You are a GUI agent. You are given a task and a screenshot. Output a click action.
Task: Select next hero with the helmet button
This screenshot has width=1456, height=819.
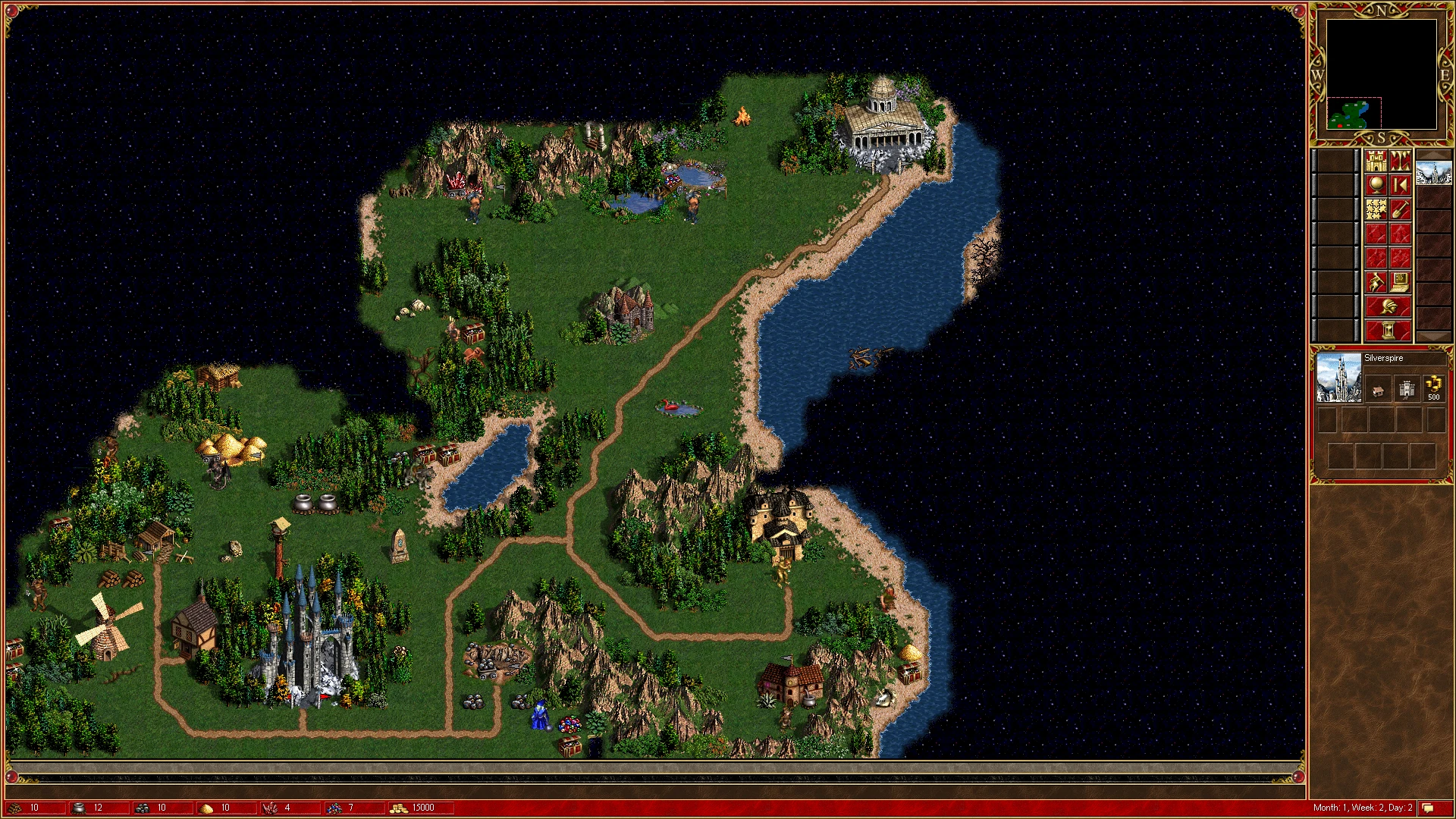[1388, 307]
